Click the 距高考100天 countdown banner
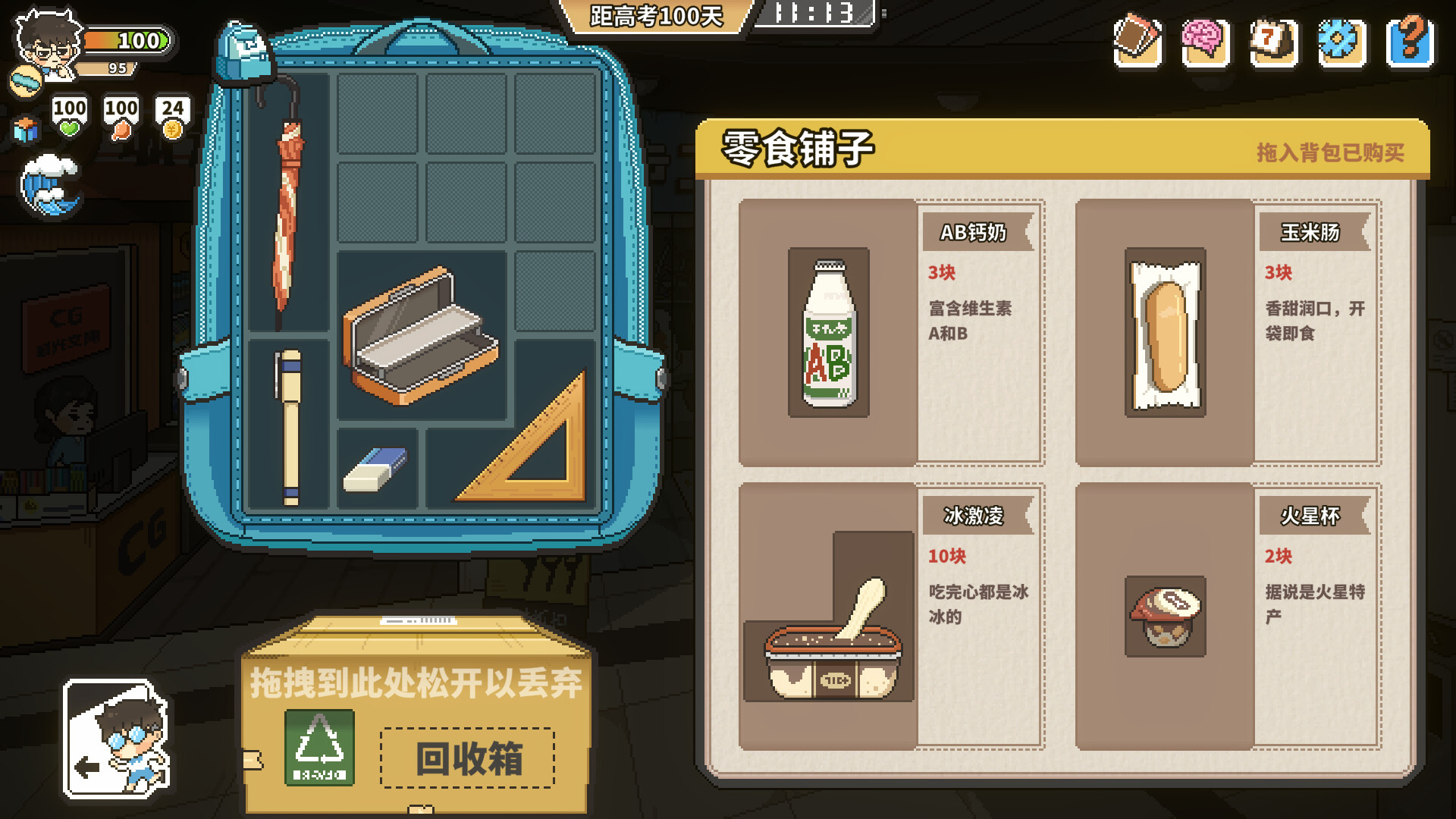Screen dimensions: 1456x819 656,15
